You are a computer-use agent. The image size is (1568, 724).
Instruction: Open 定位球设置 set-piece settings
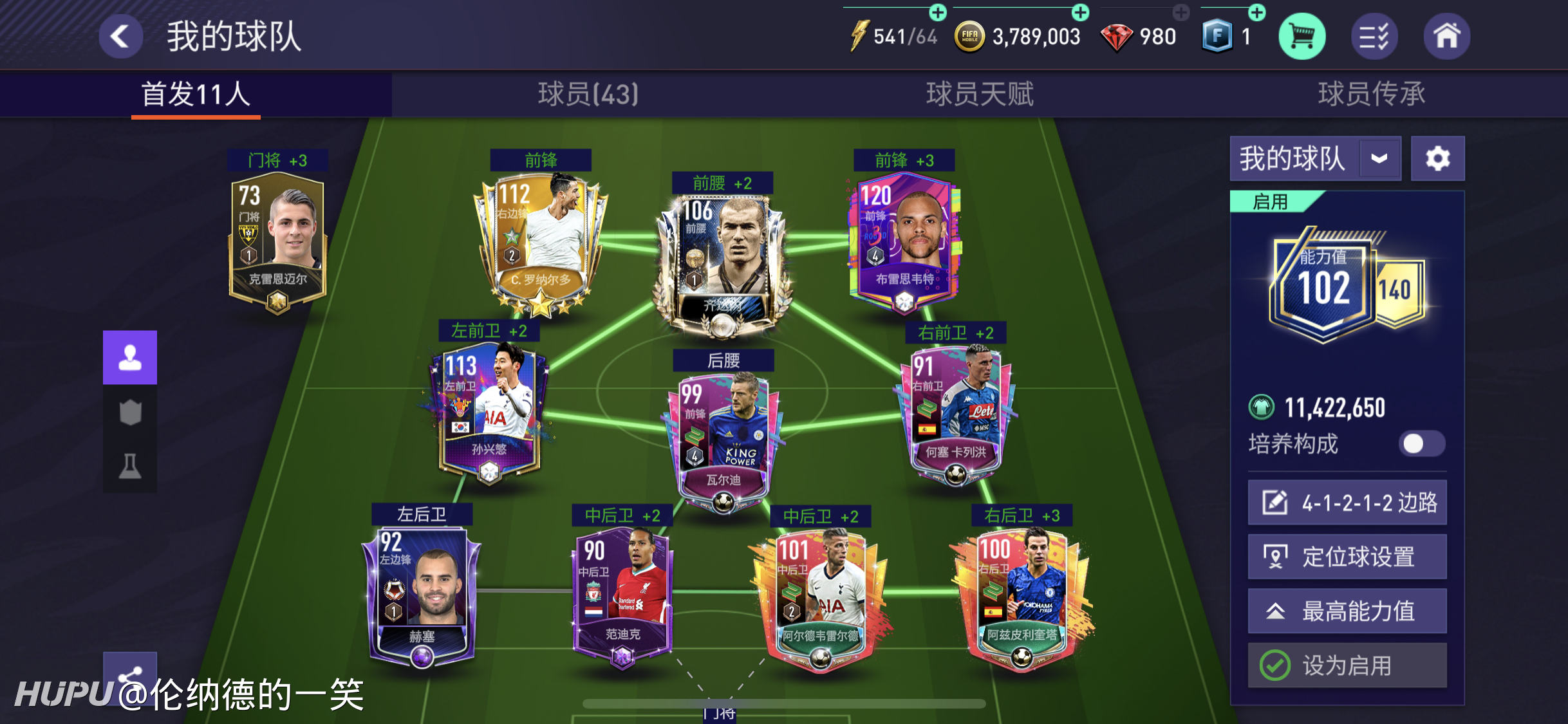1347,557
